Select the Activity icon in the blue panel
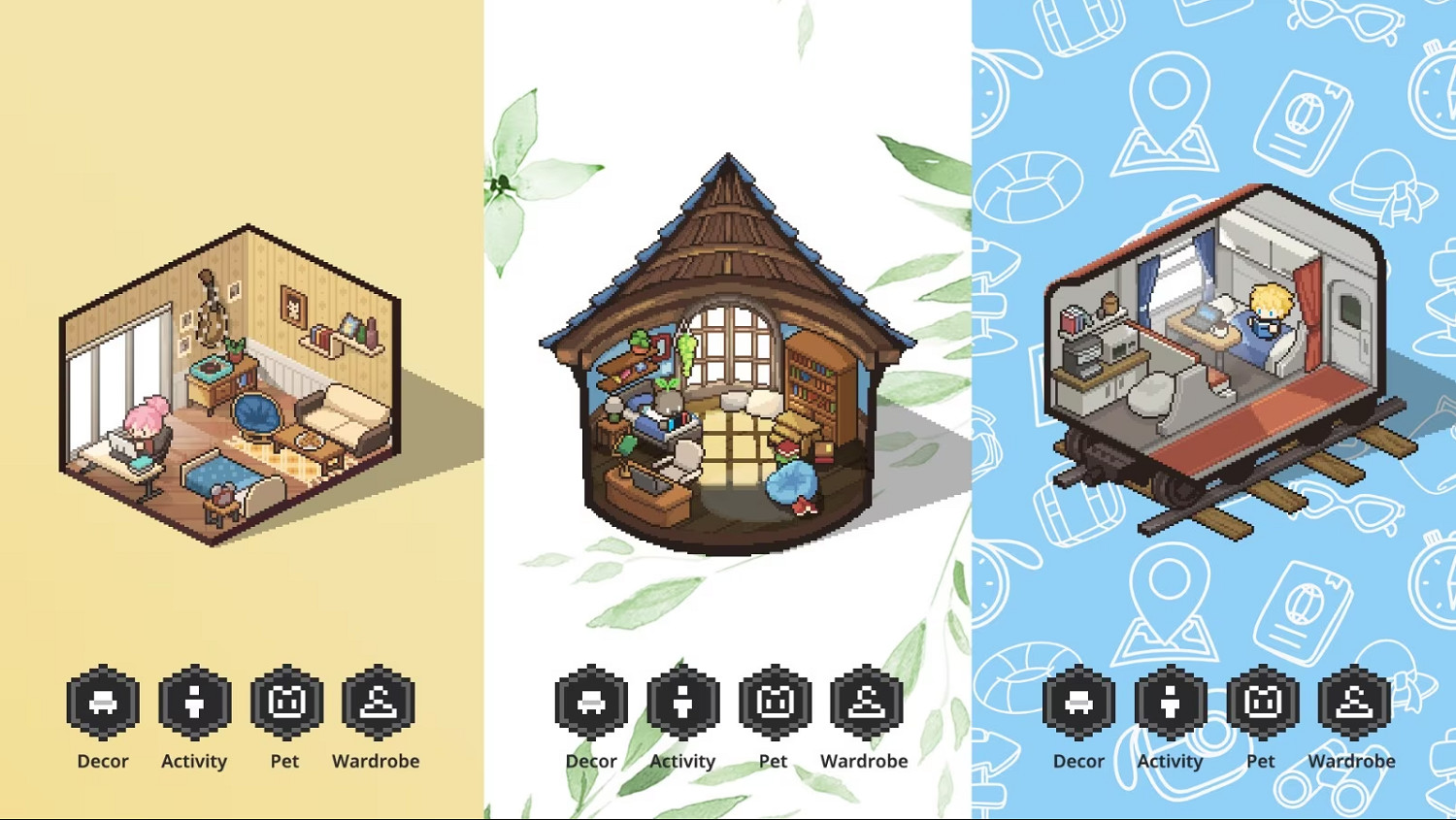Image resolution: width=1456 pixels, height=820 pixels. [1170, 701]
